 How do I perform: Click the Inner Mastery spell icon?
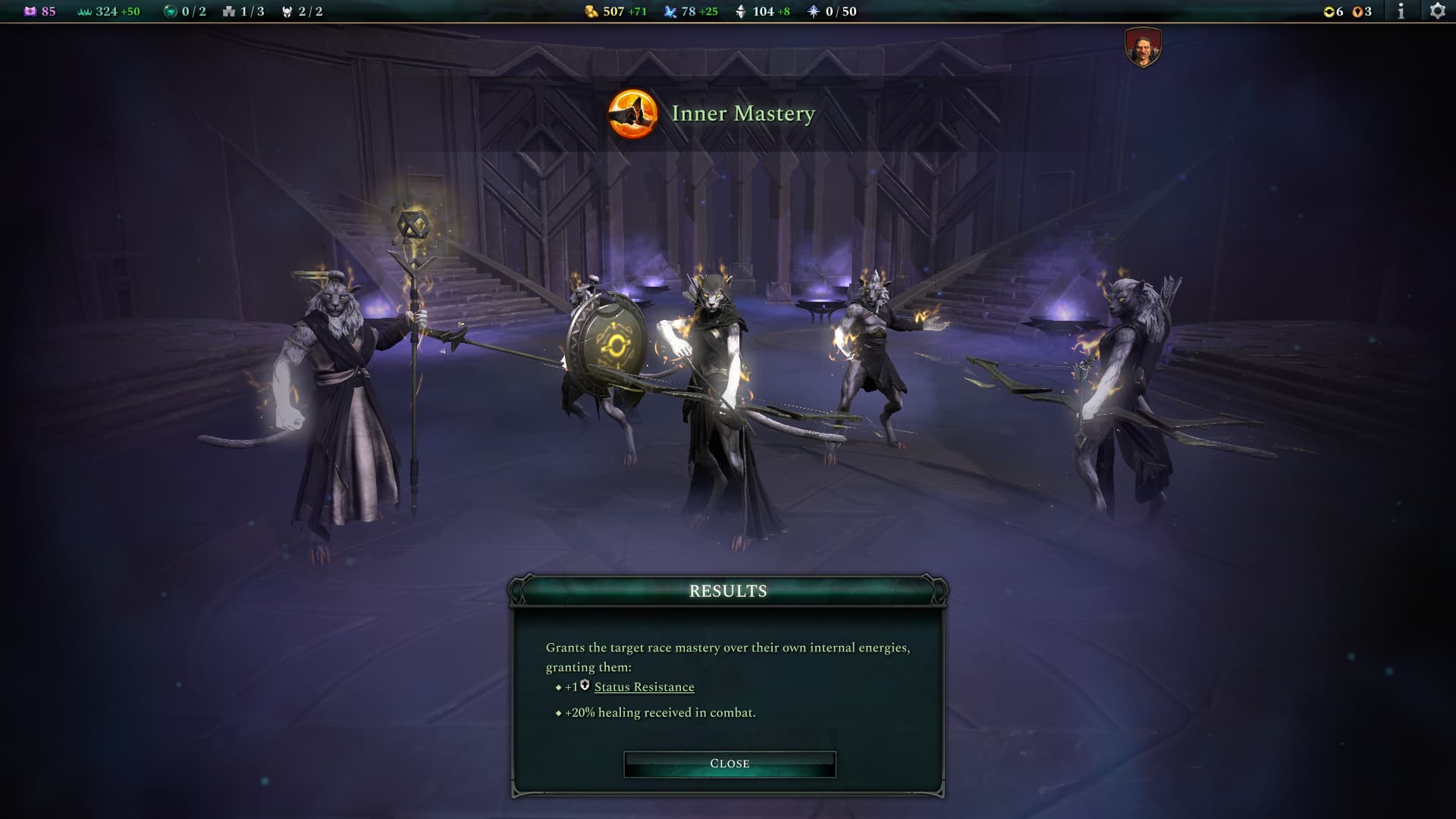(632, 114)
